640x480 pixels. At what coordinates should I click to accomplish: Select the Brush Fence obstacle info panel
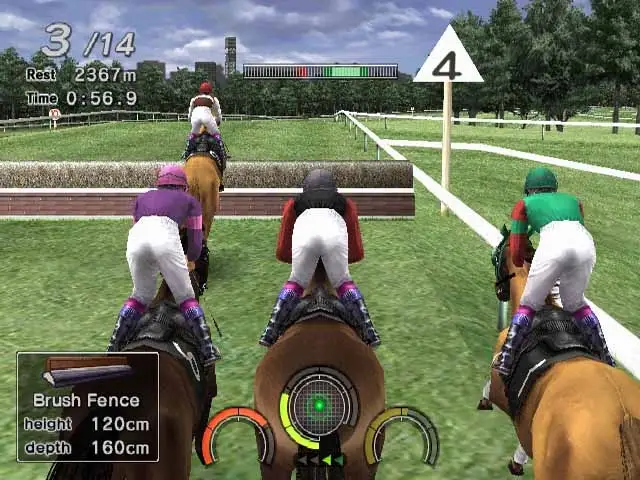coord(88,407)
